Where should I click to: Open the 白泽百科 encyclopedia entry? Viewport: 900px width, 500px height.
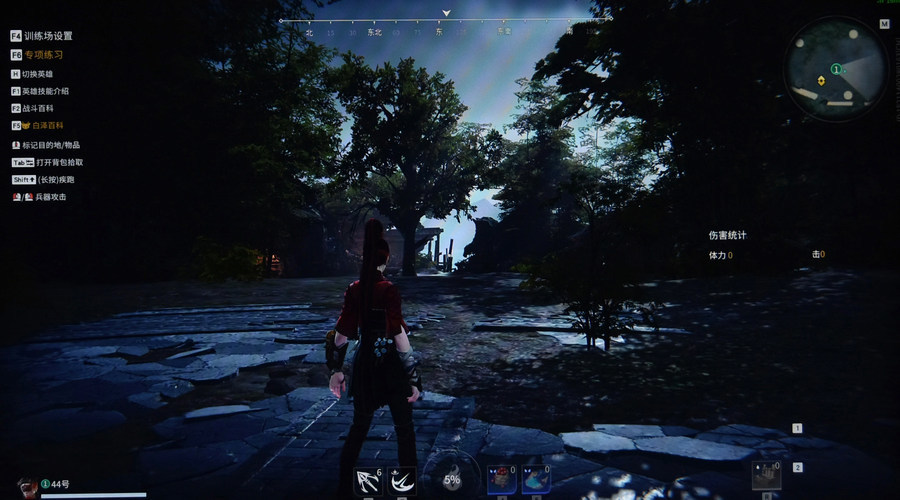[44, 126]
